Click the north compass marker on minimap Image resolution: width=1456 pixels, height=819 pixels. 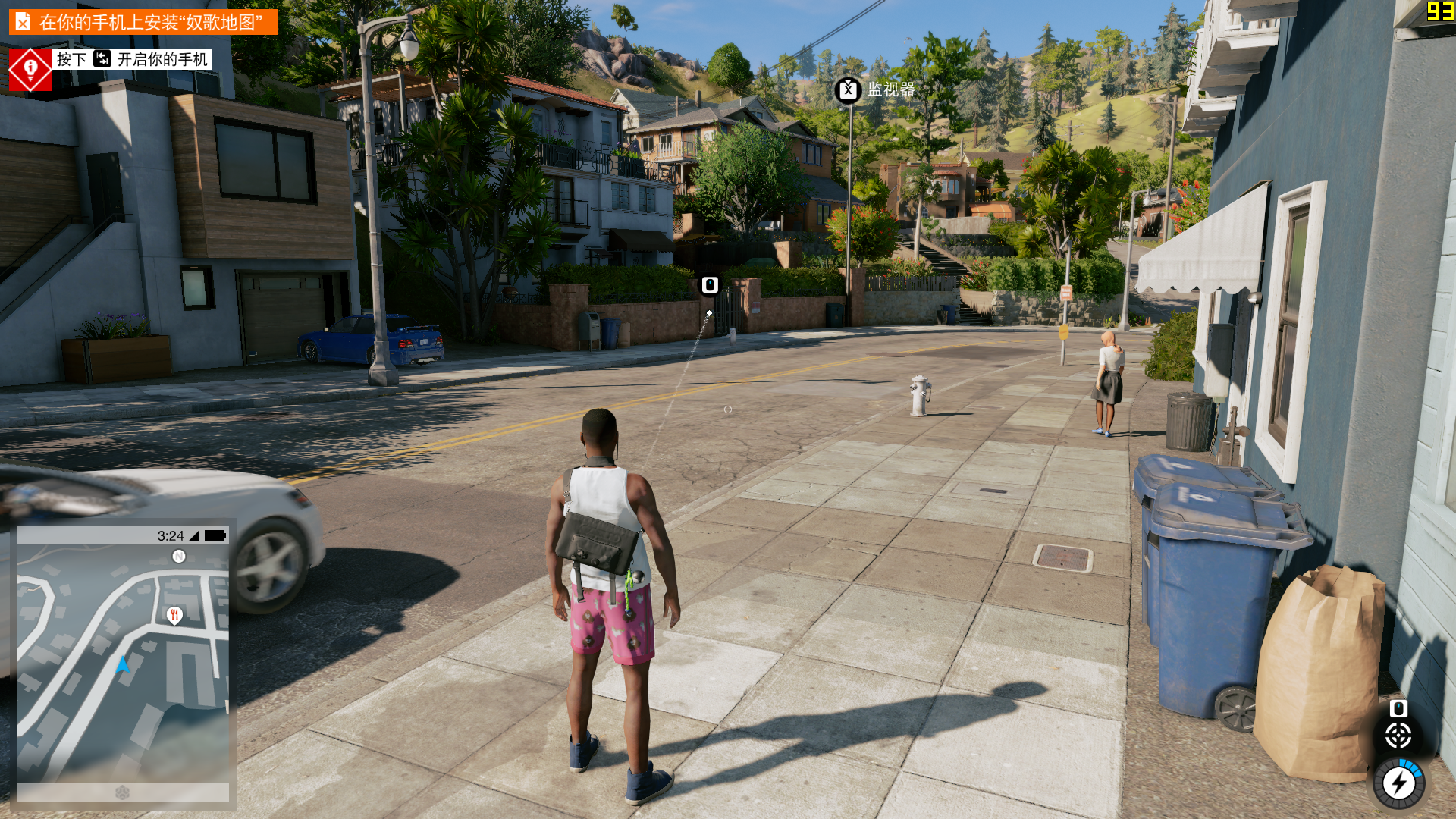pyautogui.click(x=179, y=557)
